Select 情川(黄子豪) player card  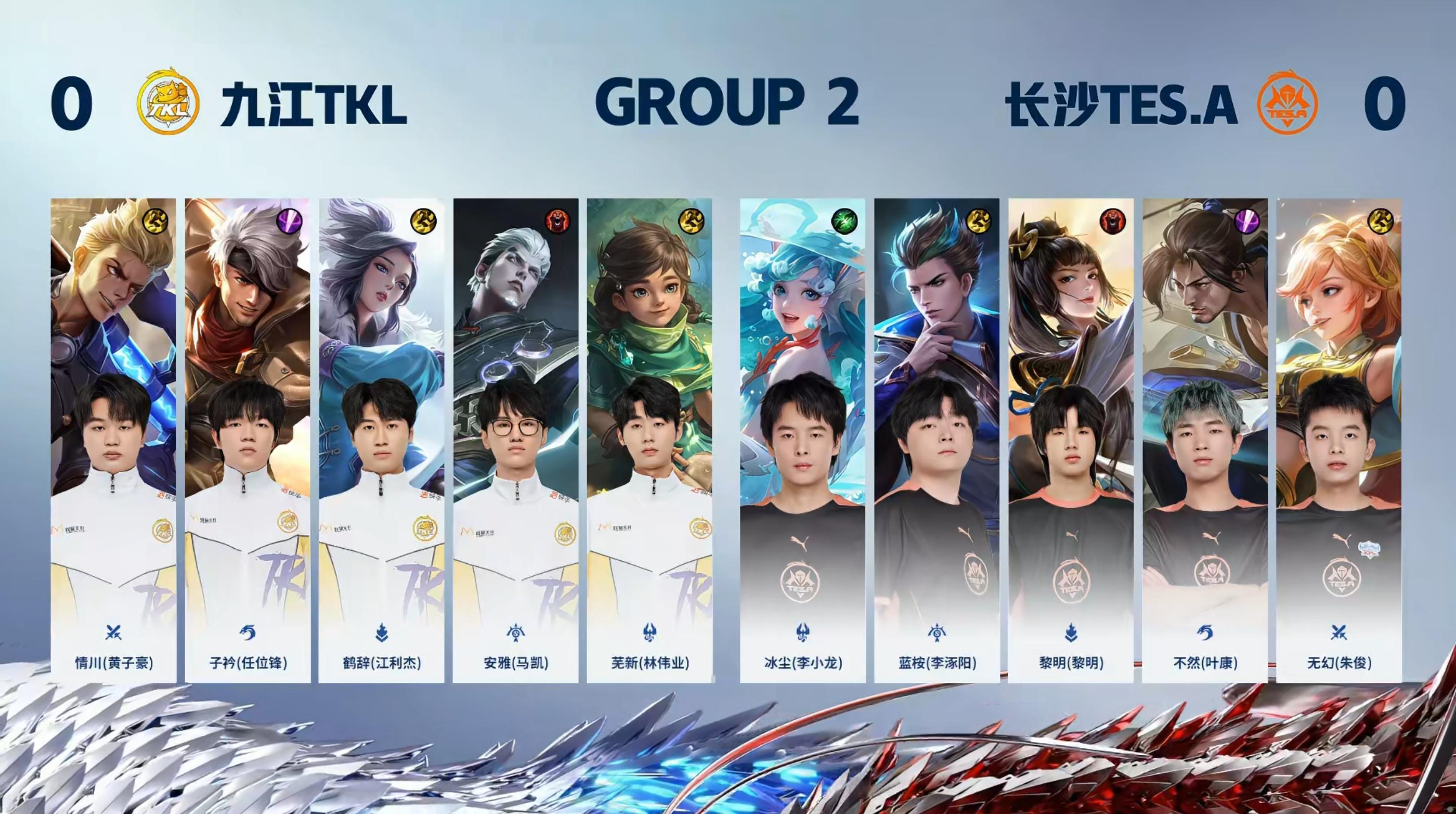coord(113,440)
